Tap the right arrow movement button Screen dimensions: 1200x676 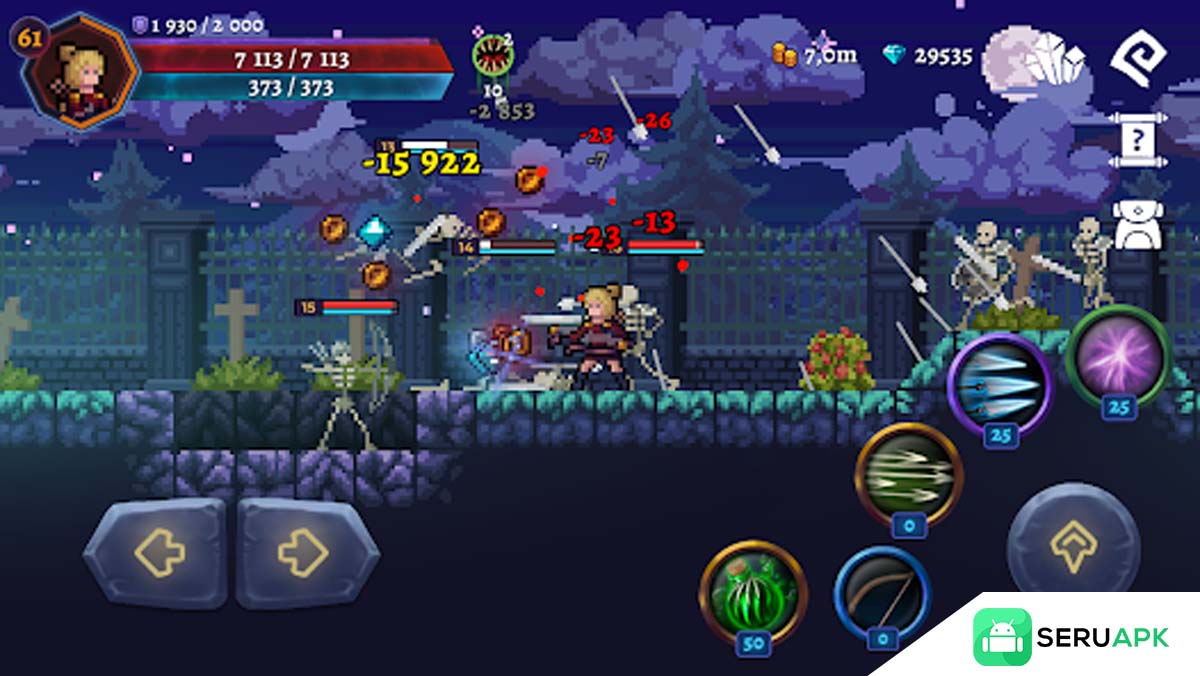[x=306, y=552]
